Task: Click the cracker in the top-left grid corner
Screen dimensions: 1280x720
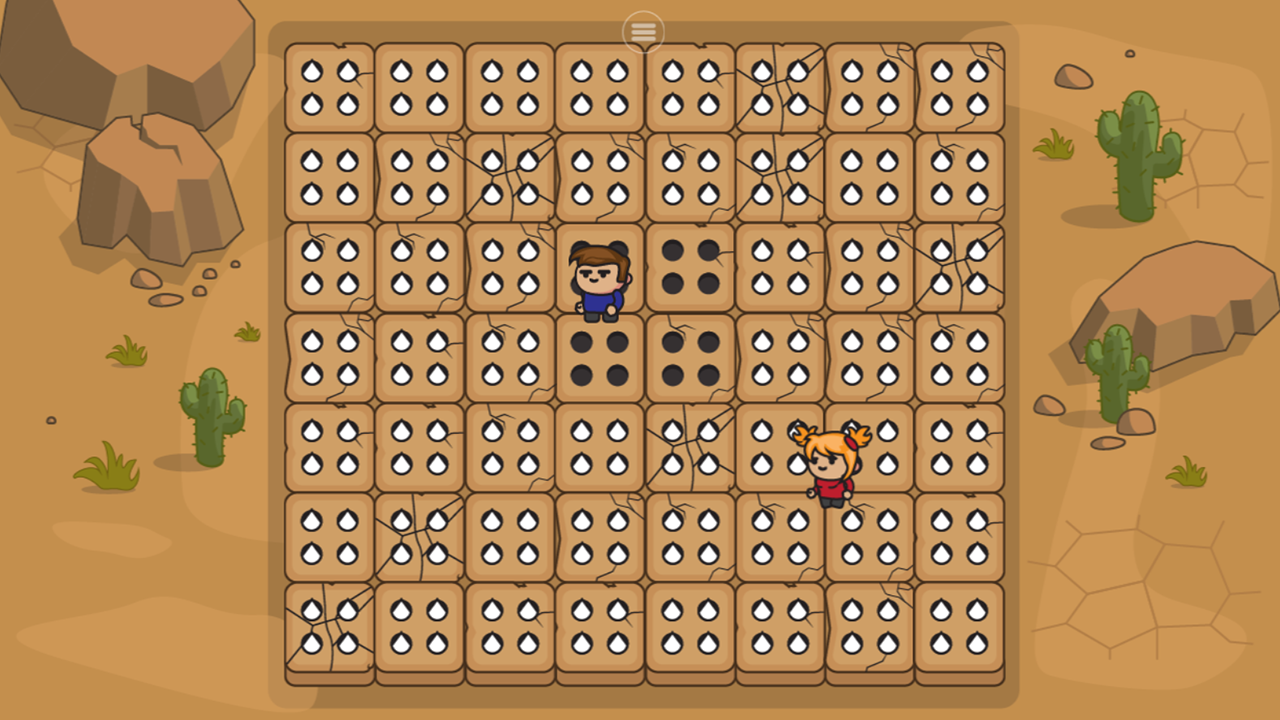Action: pyautogui.click(x=328, y=87)
